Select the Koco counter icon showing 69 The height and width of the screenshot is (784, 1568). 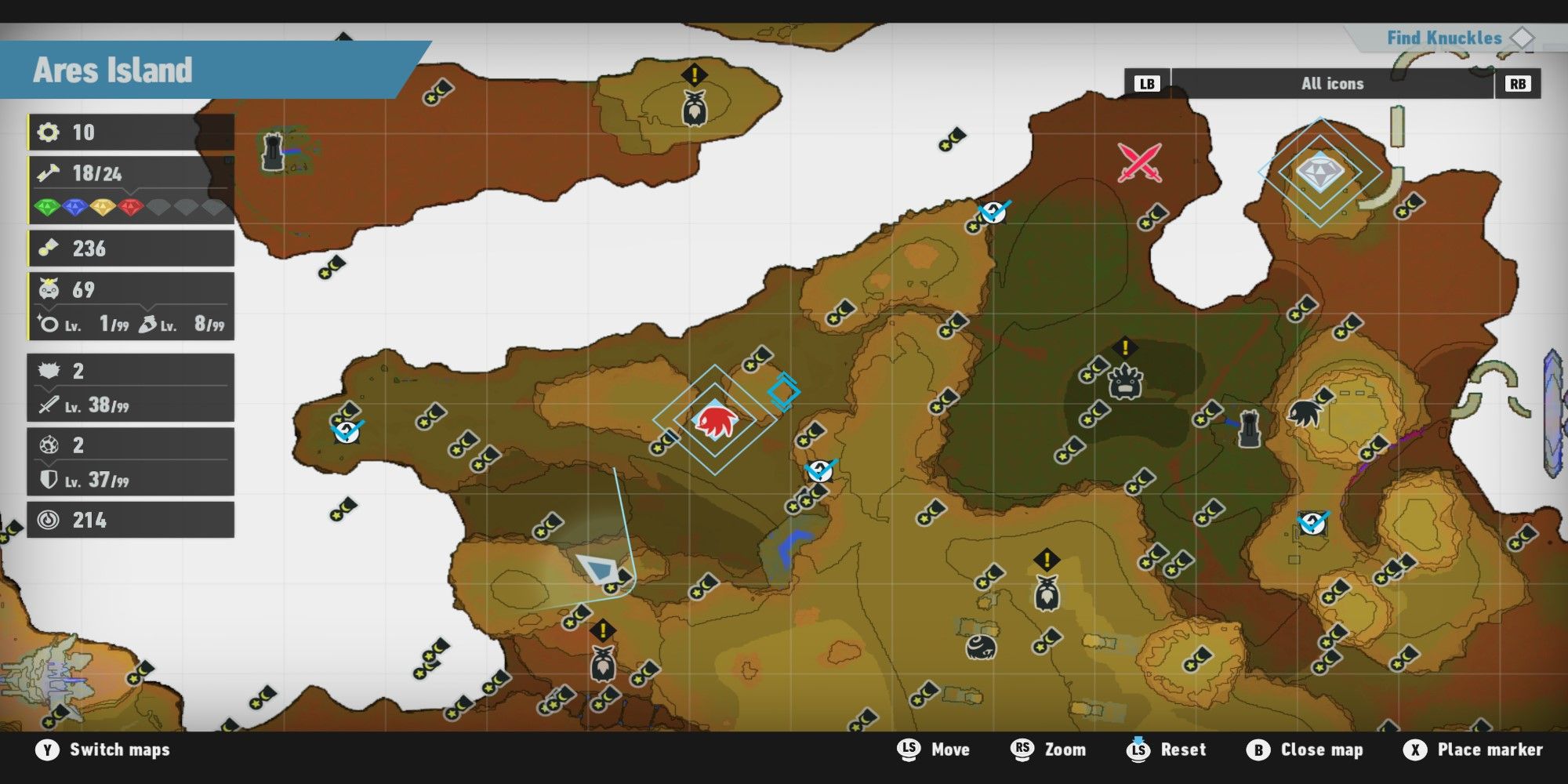click(49, 290)
